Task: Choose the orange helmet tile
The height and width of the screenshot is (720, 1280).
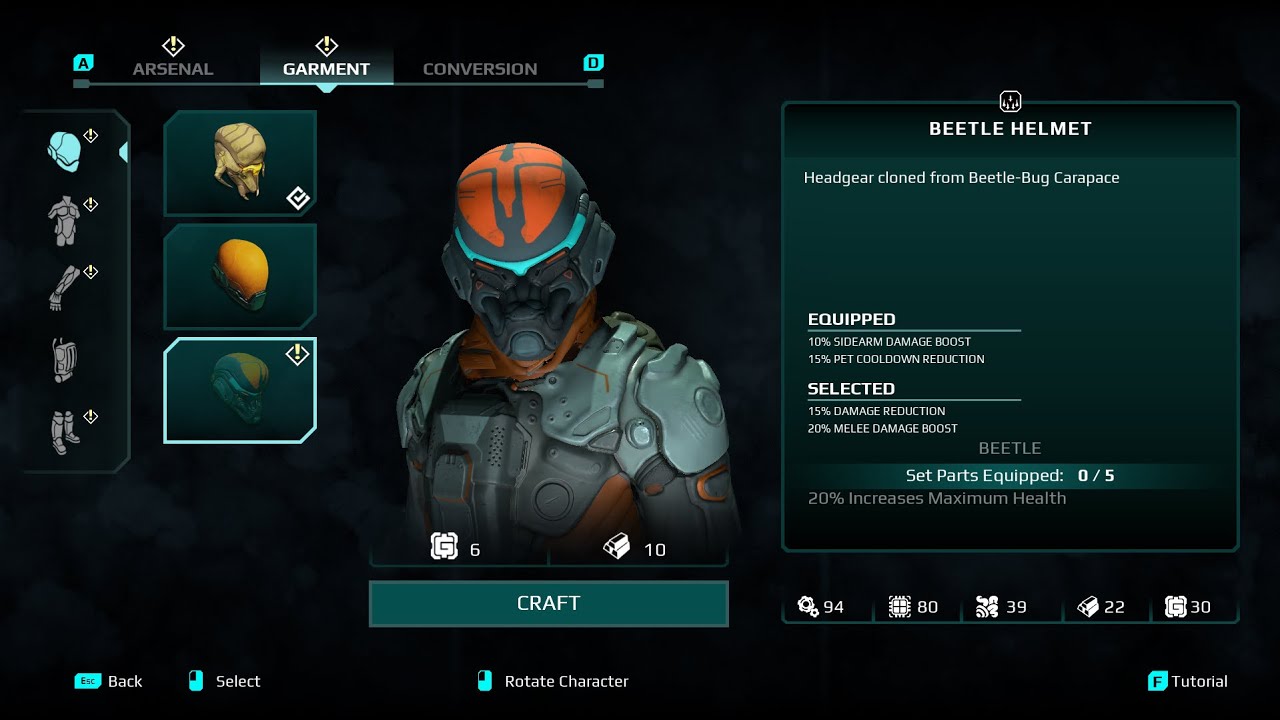Action: pos(240,276)
